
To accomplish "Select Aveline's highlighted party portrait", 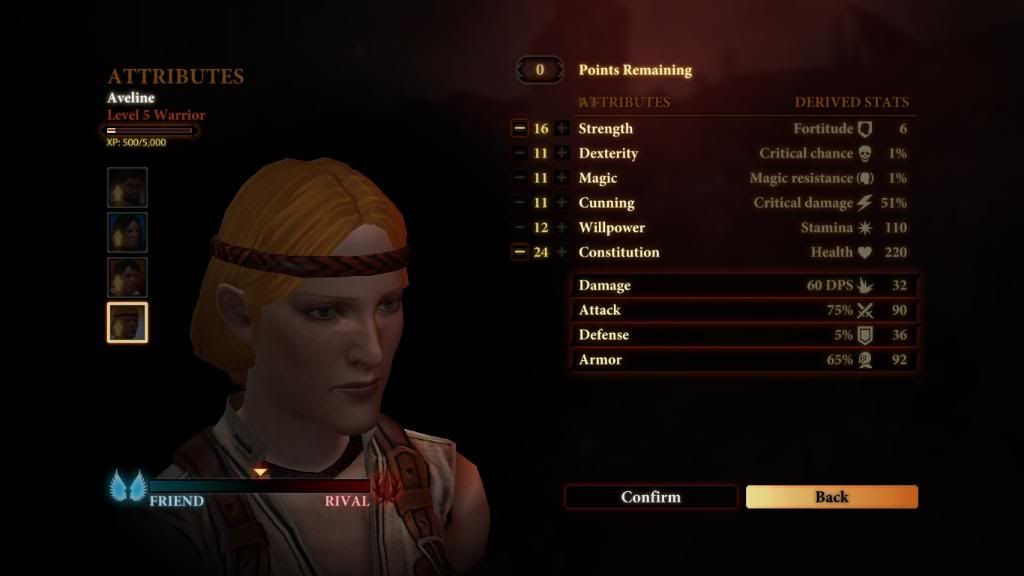I will [128, 322].
